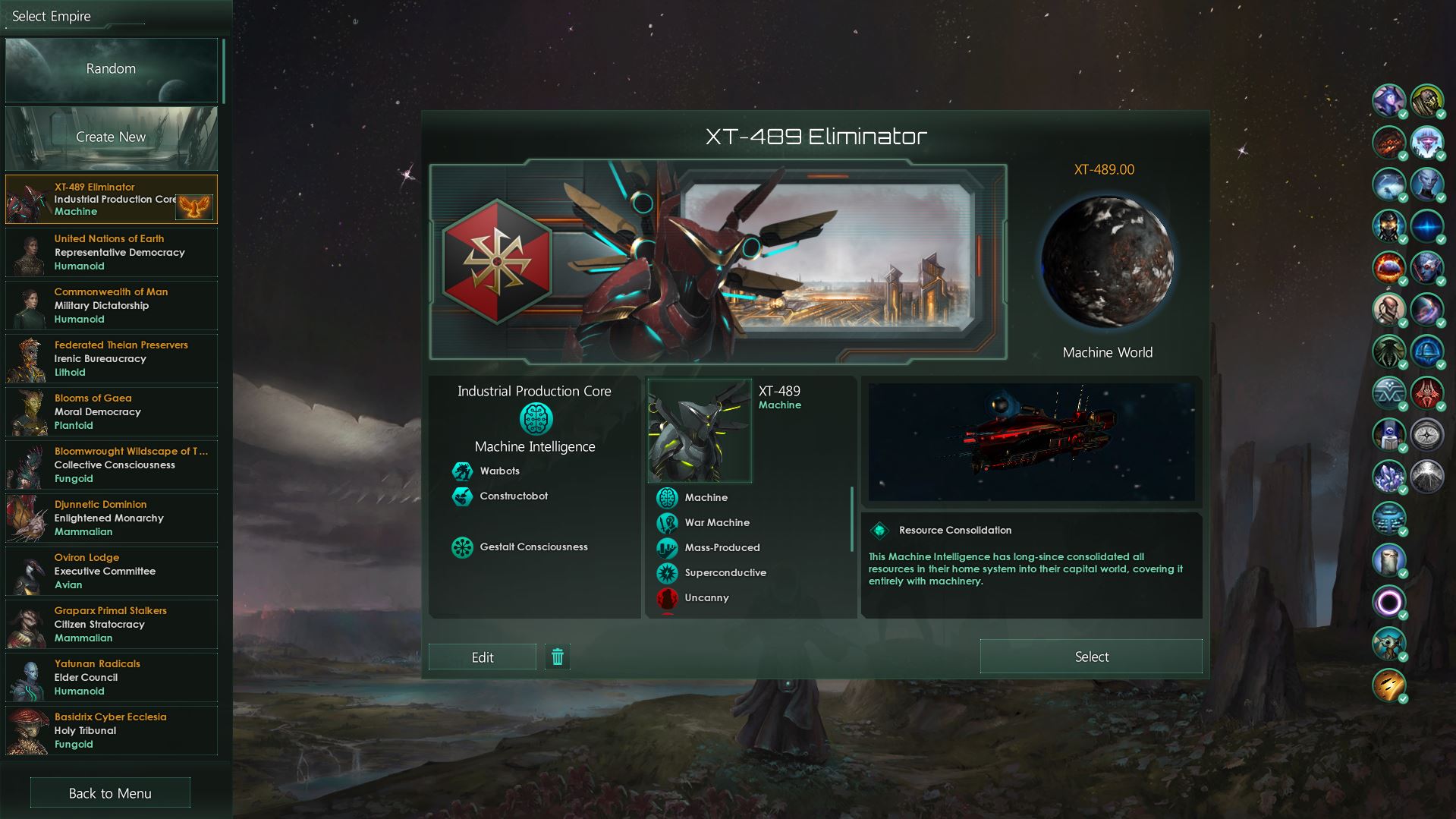The height and width of the screenshot is (819, 1456).
Task: Click the Mass-Produced trait icon
Action: point(666,547)
